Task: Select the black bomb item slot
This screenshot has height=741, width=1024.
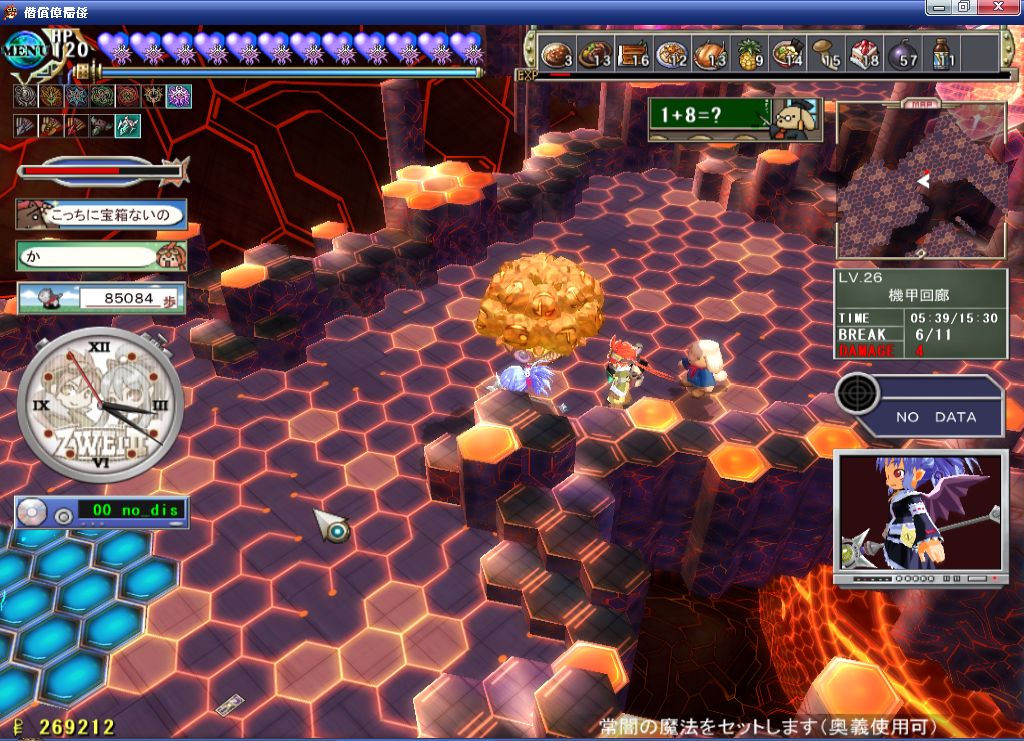Action: tap(904, 53)
